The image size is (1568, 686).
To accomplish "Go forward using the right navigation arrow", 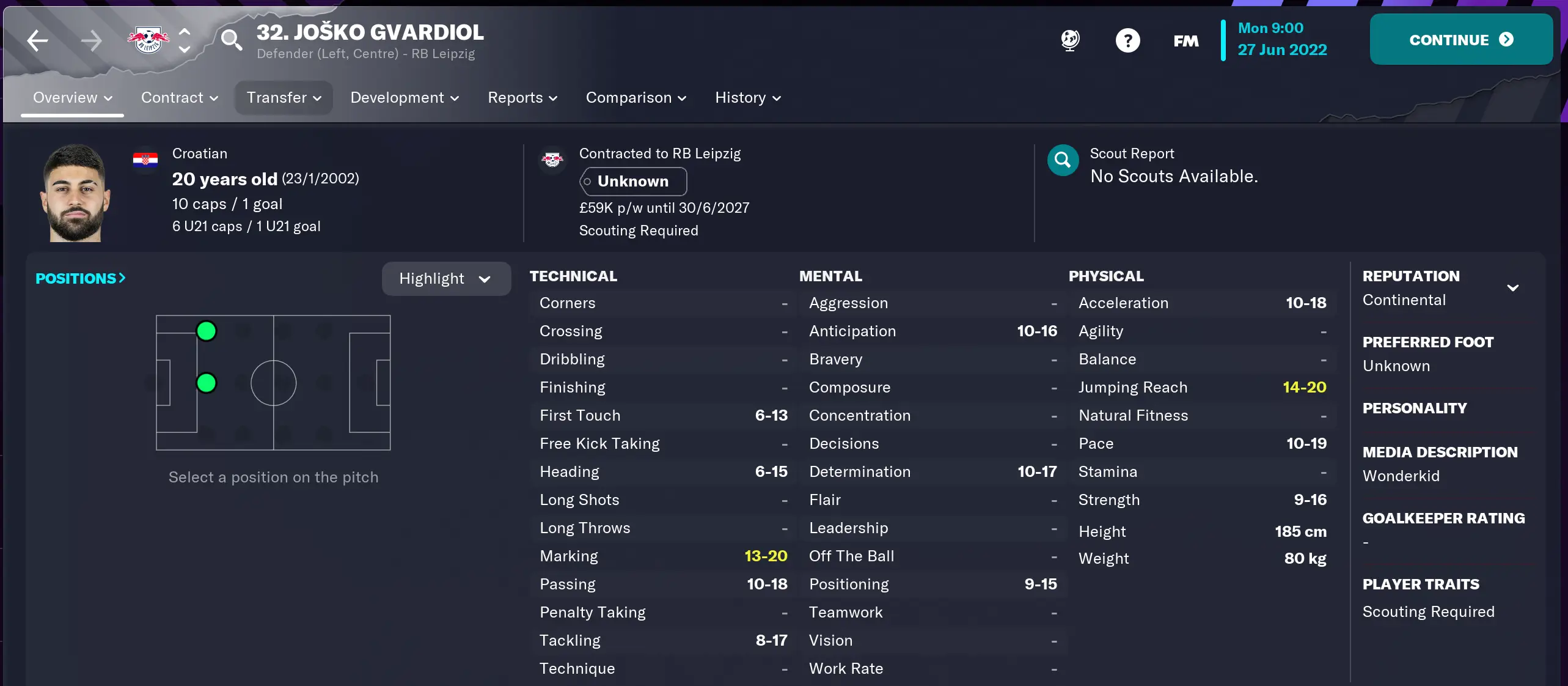I will coord(91,39).
